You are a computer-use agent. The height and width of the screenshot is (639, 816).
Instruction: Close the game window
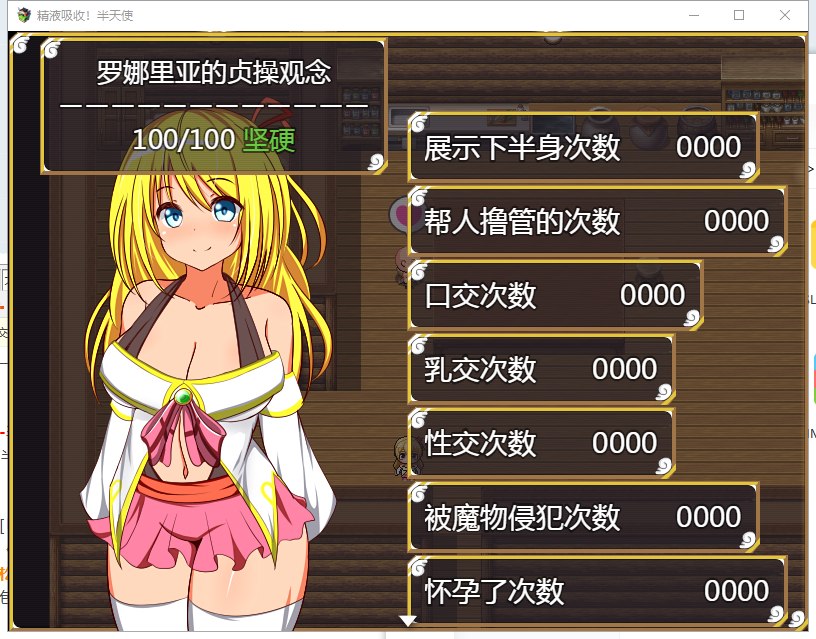(785, 15)
